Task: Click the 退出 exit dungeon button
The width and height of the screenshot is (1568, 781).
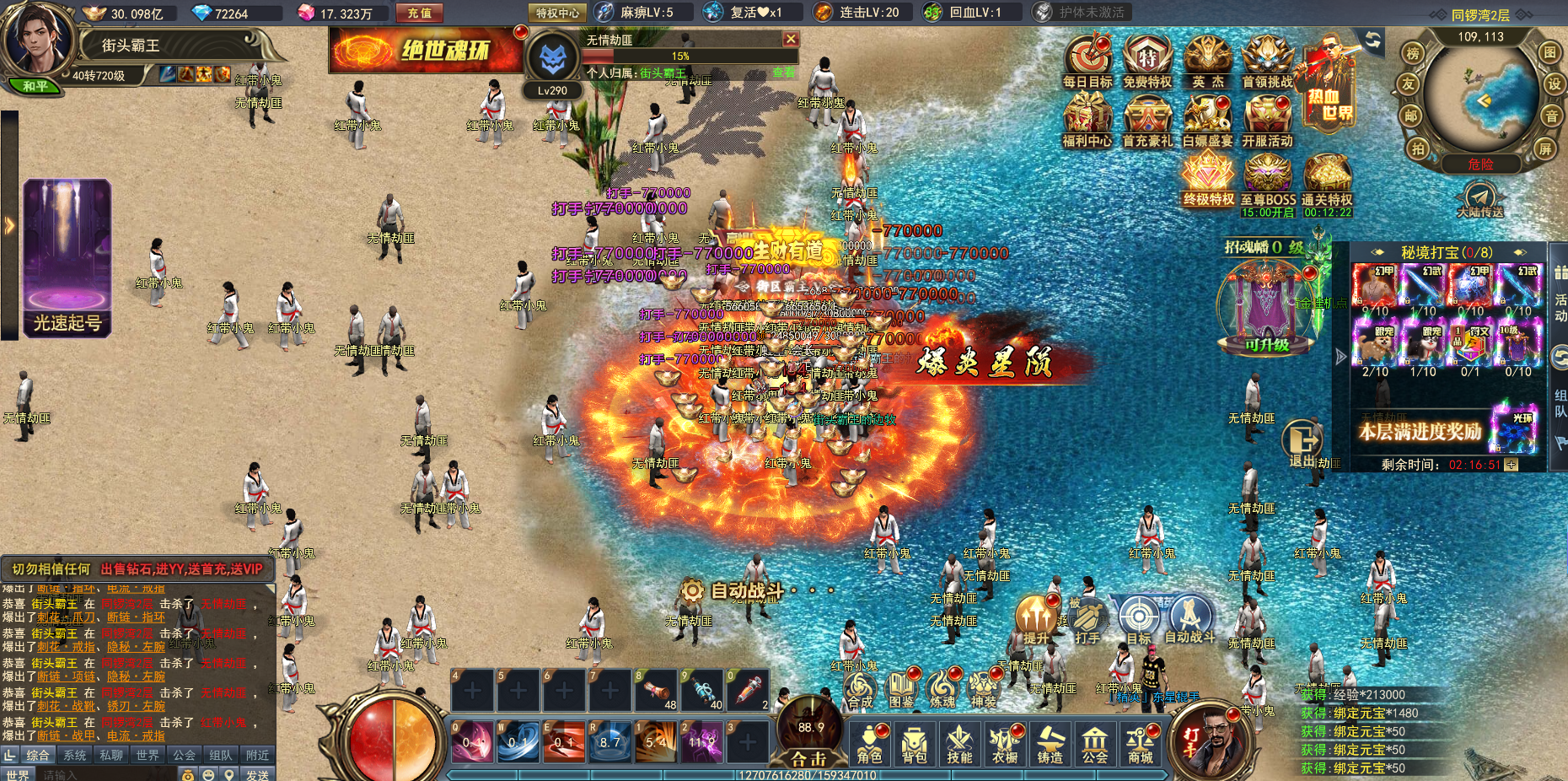Action: click(1302, 443)
